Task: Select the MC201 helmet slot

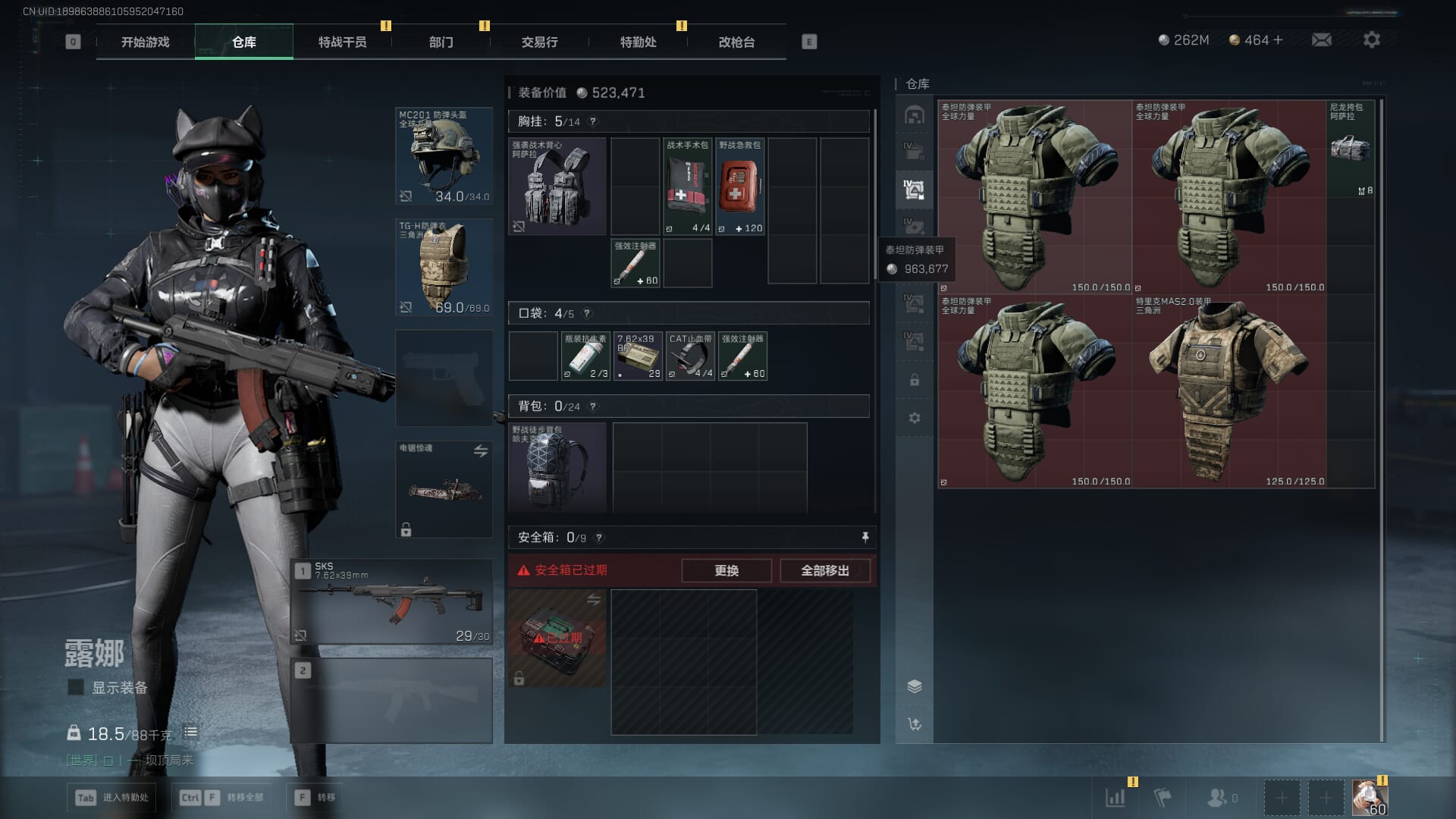Action: [x=444, y=156]
